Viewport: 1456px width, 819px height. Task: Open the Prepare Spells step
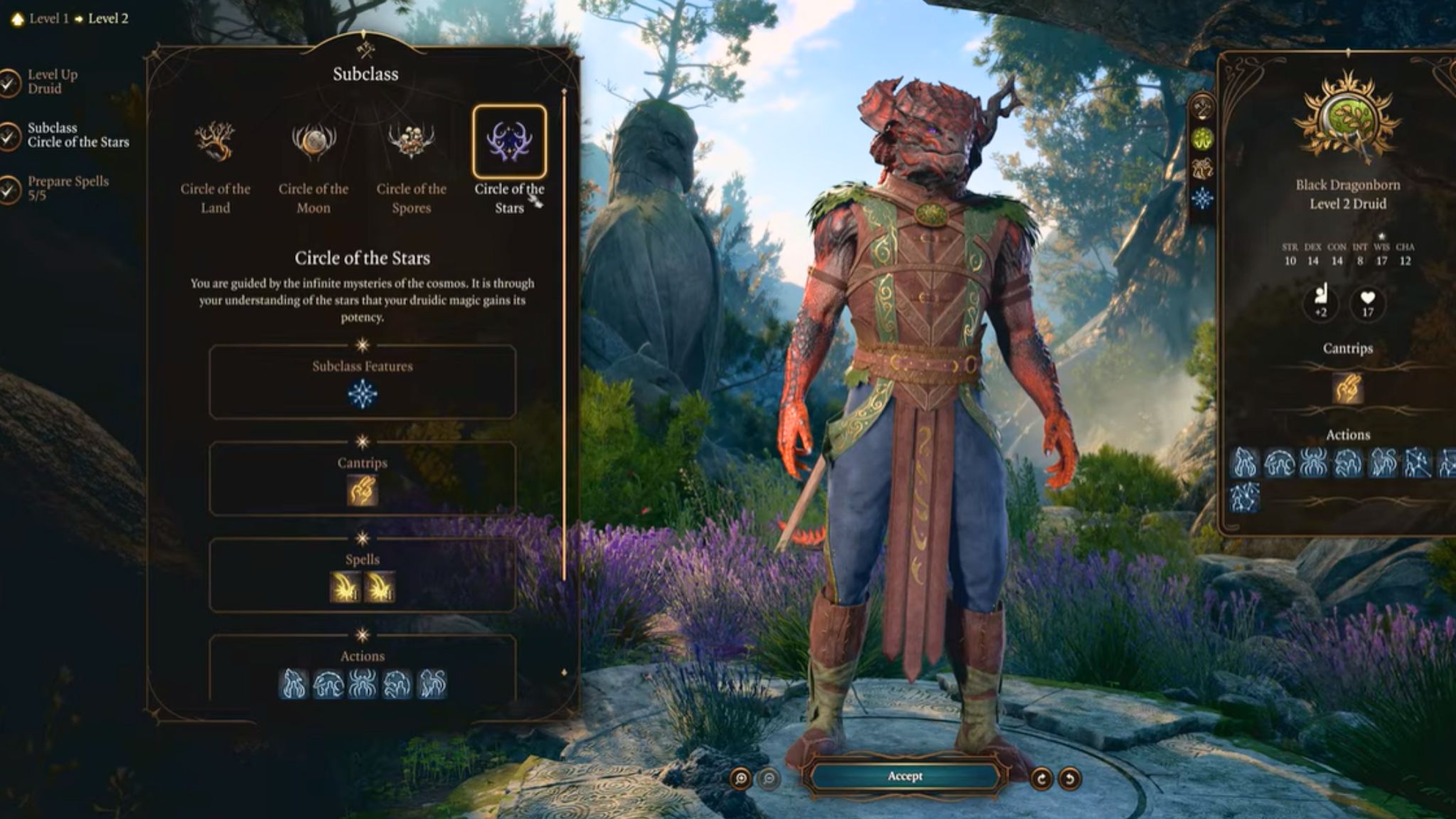68,188
